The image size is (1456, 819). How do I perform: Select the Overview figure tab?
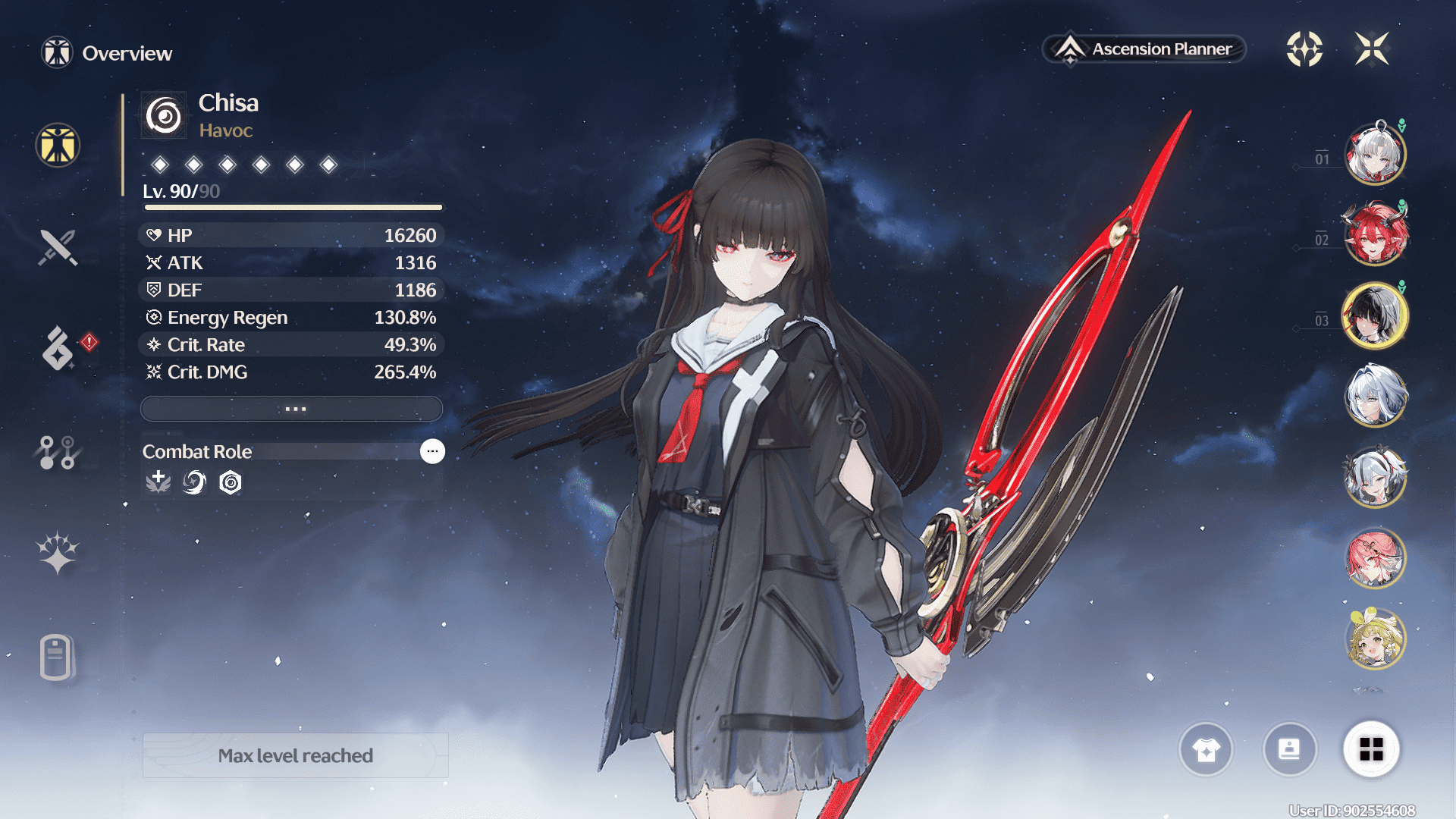58,145
